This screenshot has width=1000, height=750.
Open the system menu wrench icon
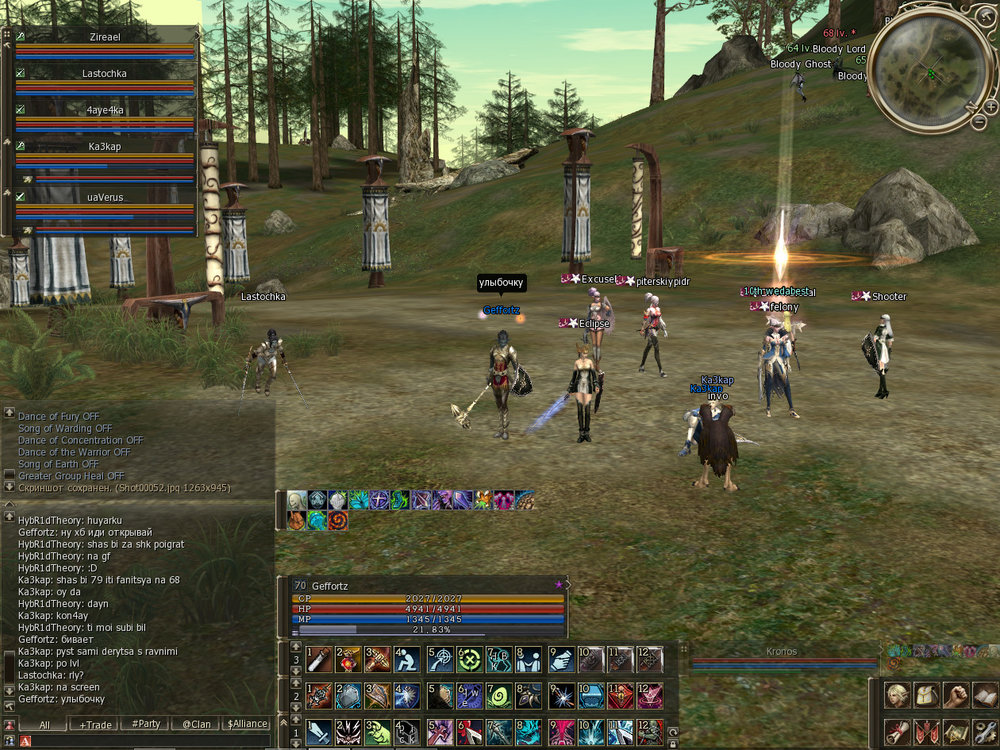pos(986,731)
